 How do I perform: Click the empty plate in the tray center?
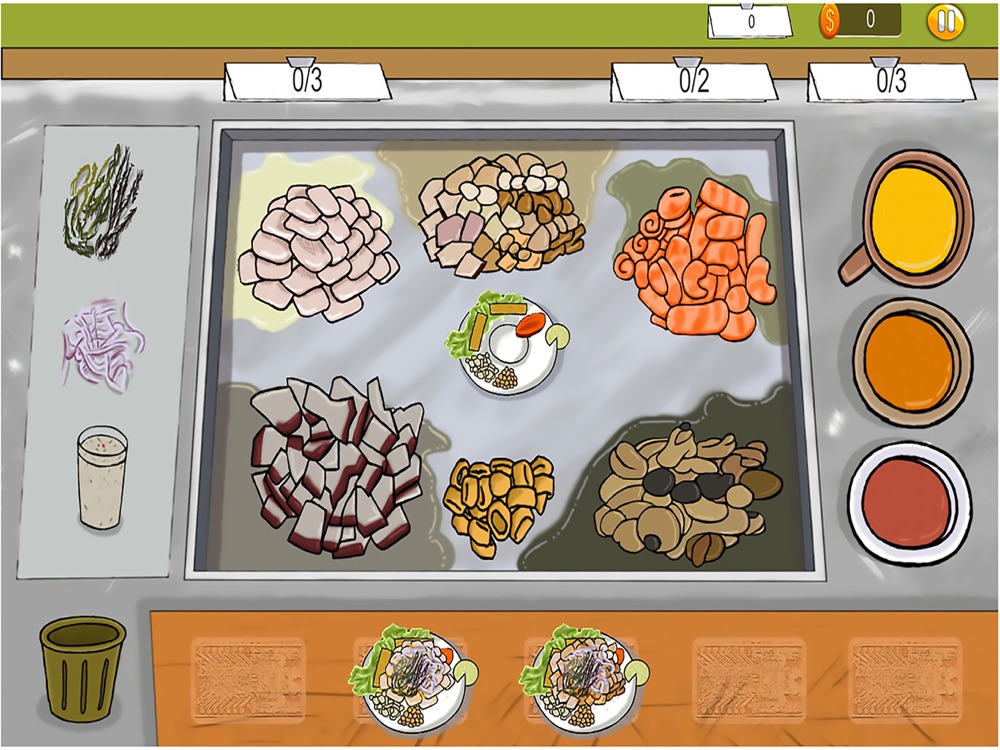(506, 344)
